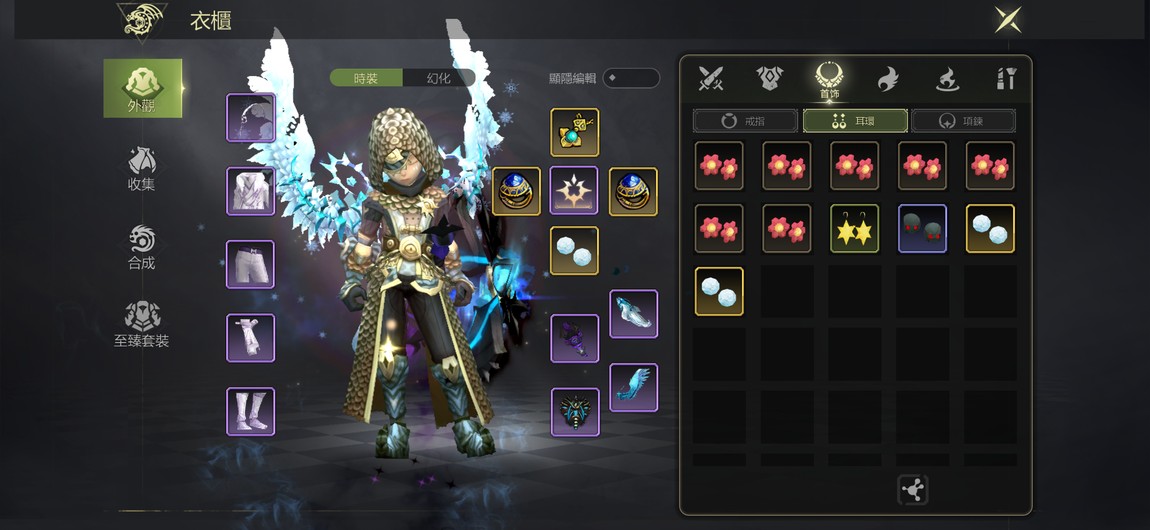This screenshot has height=530, width=1150.
Task: Open the armor clothing category
Action: pos(769,78)
